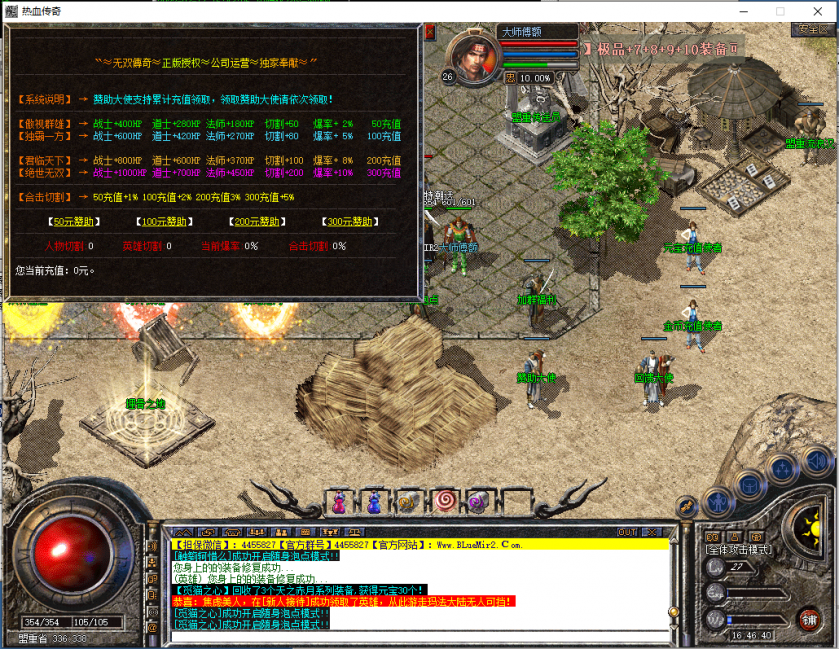Choose the 50元赞助 sponsorship option
Viewport: 840px width, 649px height.
75,222
